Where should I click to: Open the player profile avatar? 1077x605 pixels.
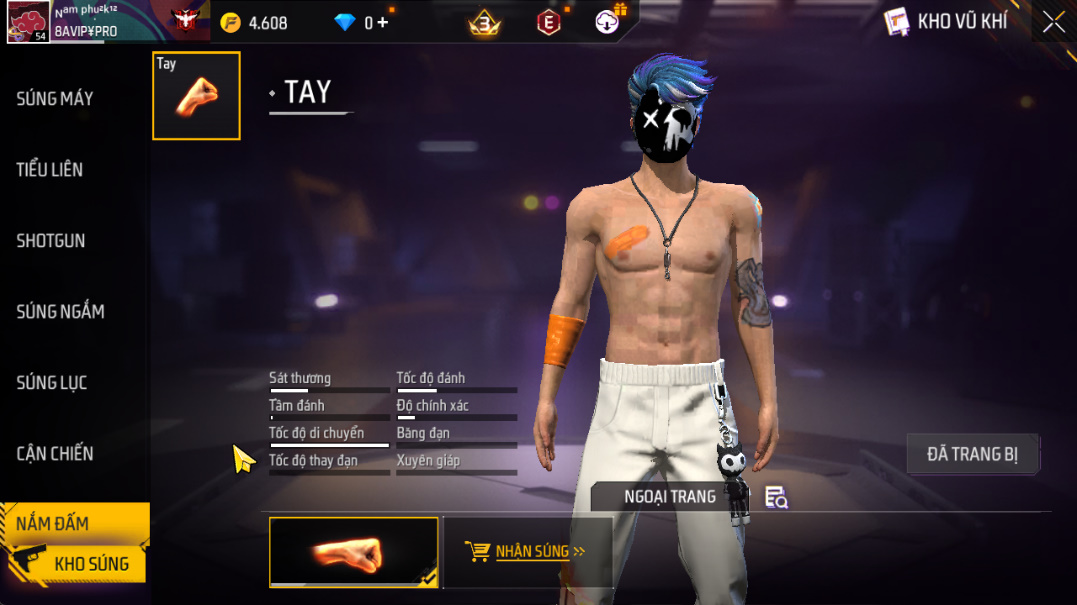(x=28, y=22)
